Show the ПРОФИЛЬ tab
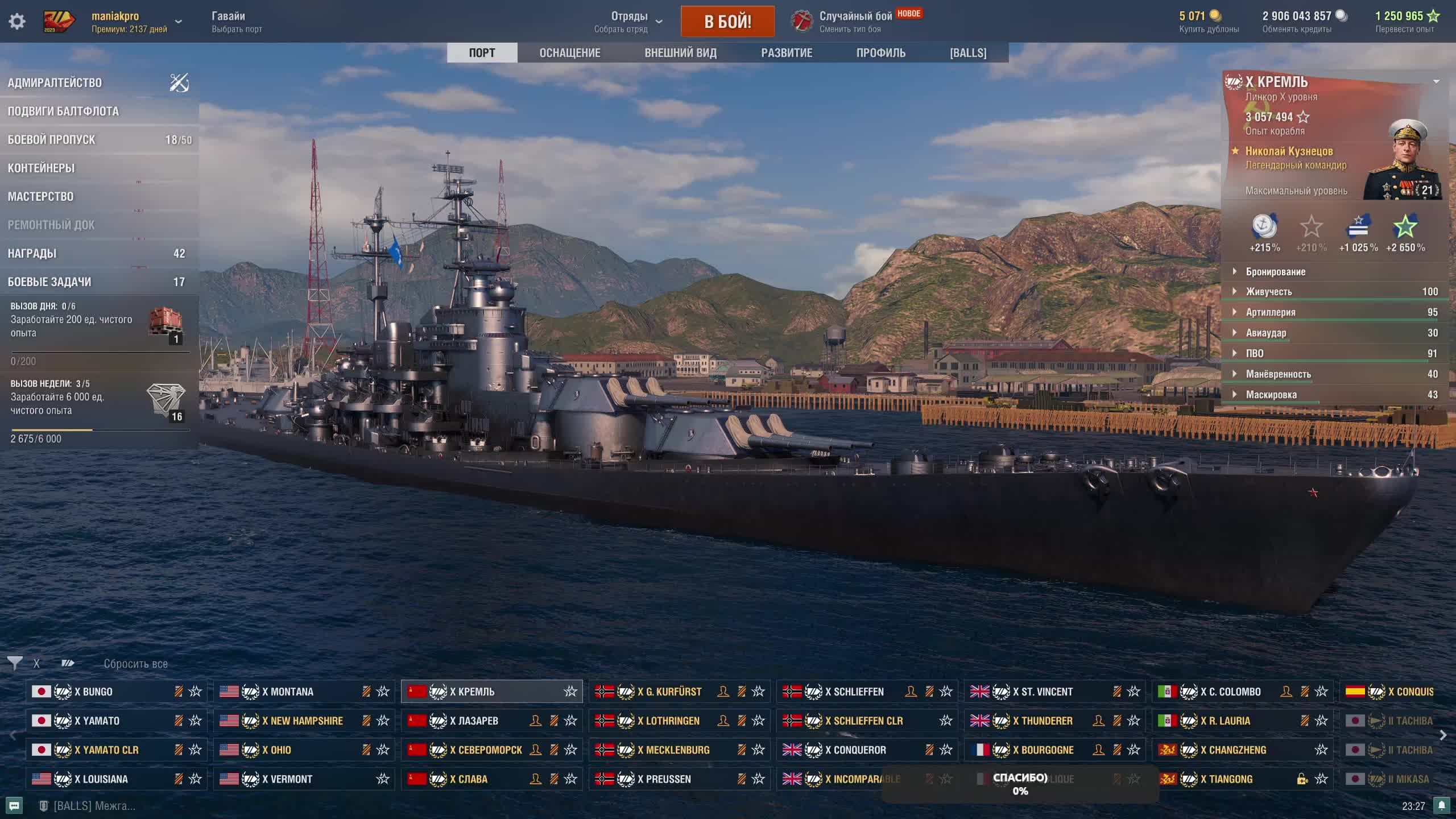 point(880,53)
